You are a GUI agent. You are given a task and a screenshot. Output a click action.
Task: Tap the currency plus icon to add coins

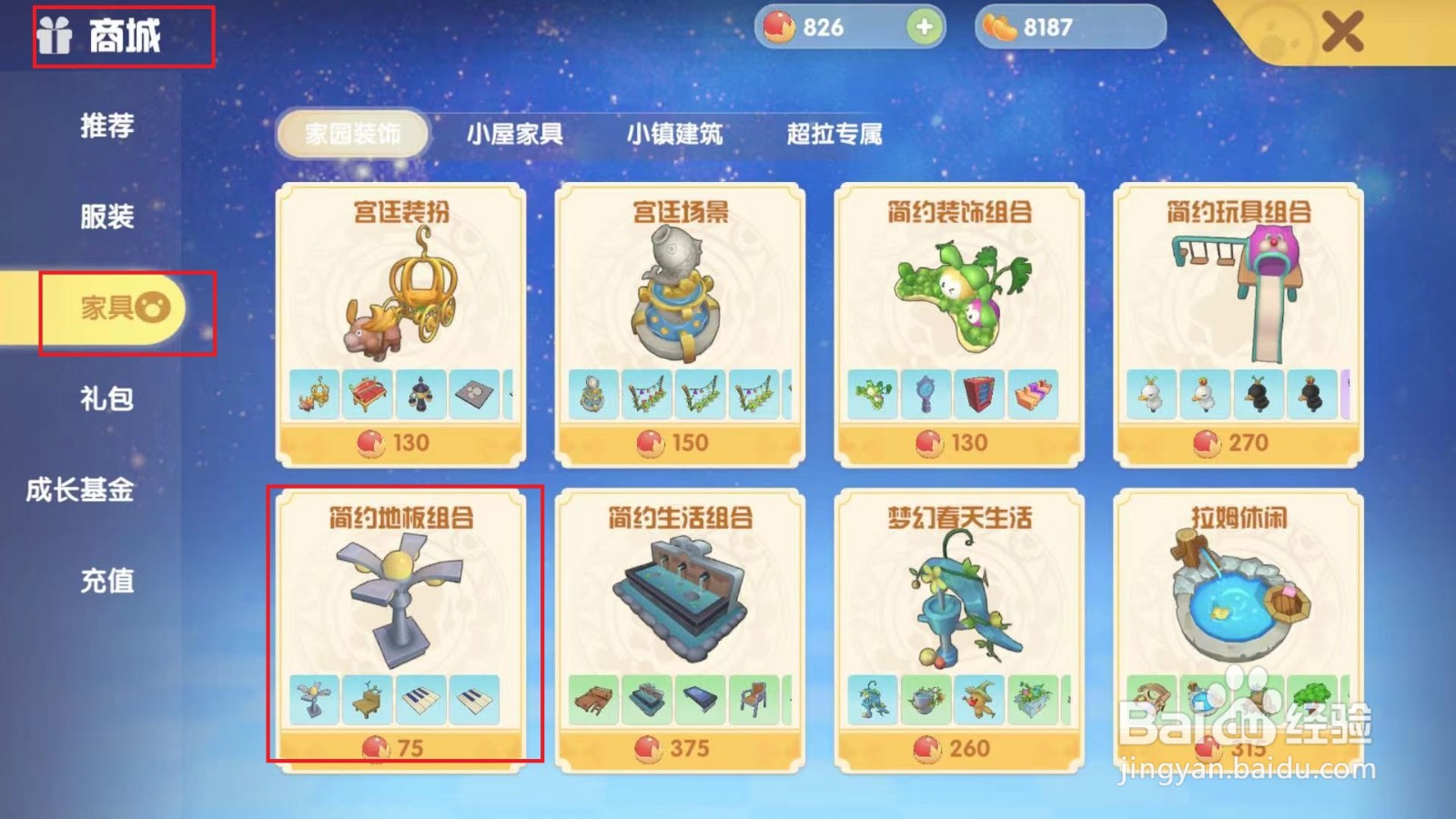pyautogui.click(x=922, y=27)
